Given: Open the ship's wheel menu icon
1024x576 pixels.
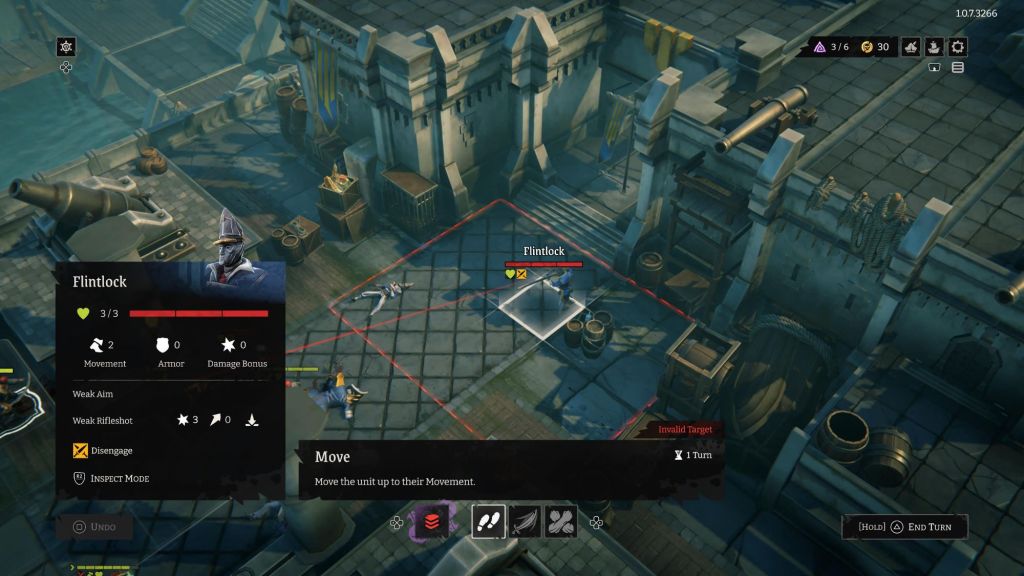Looking at the screenshot, I should pos(66,47).
